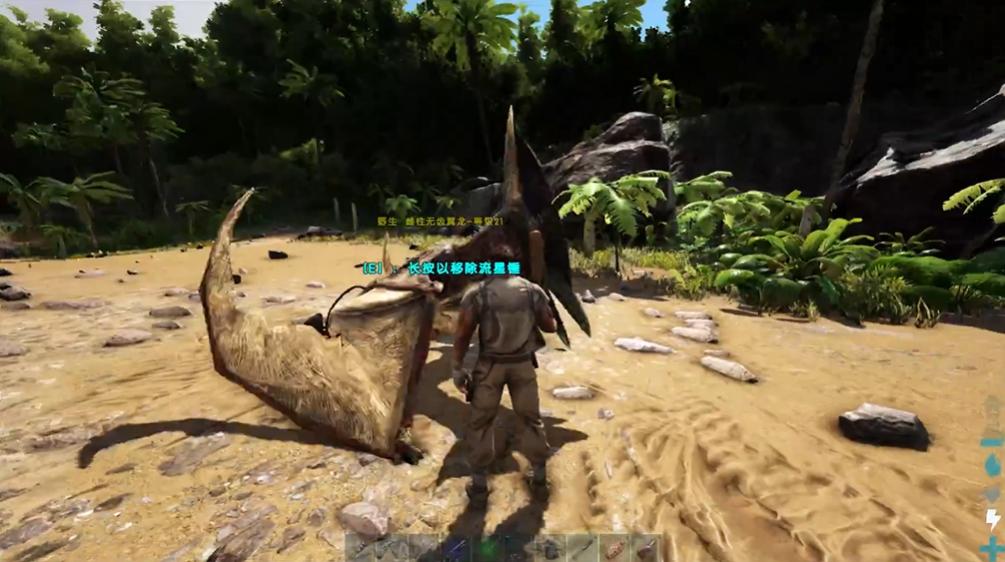Select the dark rock-like item in the hotbar
Screen dimensions: 1005x562
click(550, 549)
